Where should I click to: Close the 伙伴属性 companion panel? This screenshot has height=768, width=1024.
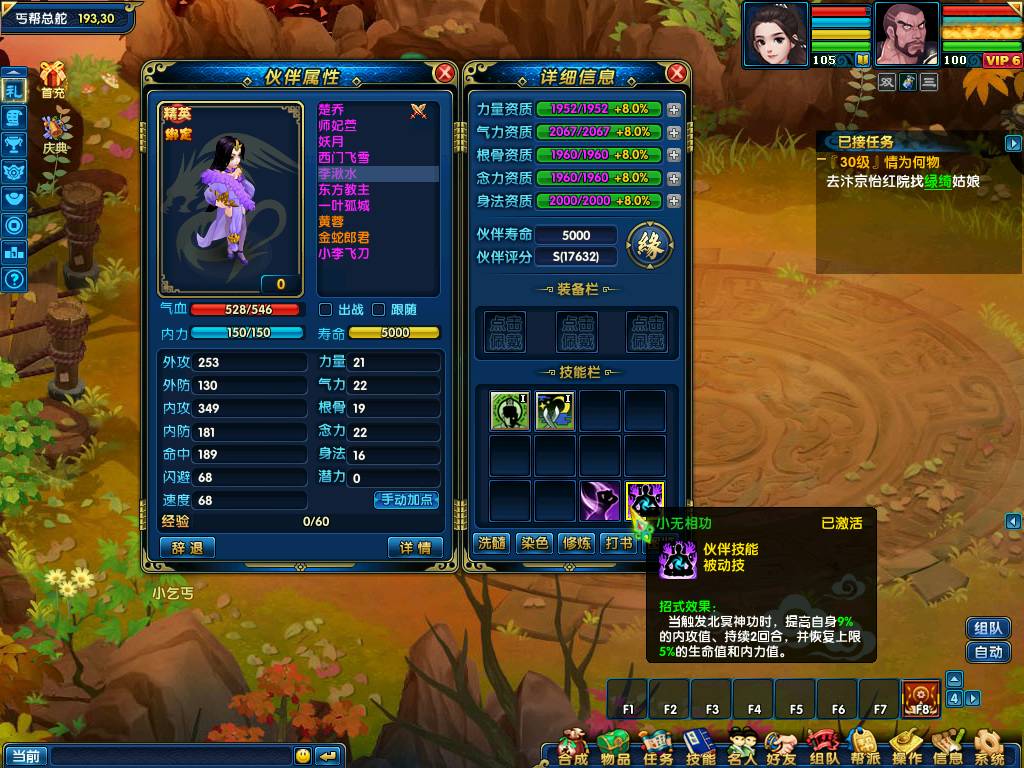pos(445,73)
